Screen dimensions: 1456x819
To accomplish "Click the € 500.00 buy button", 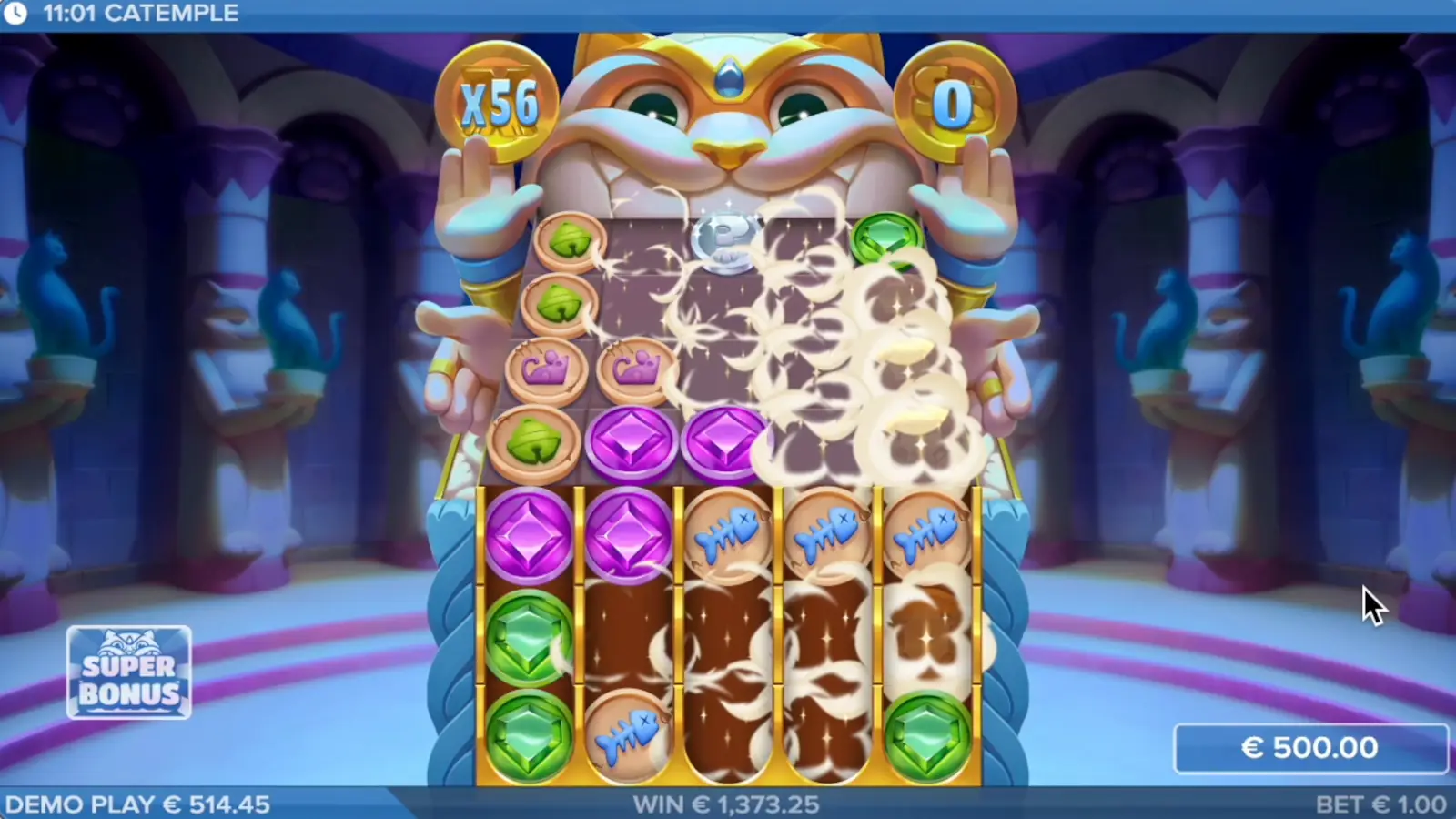I will [1311, 748].
